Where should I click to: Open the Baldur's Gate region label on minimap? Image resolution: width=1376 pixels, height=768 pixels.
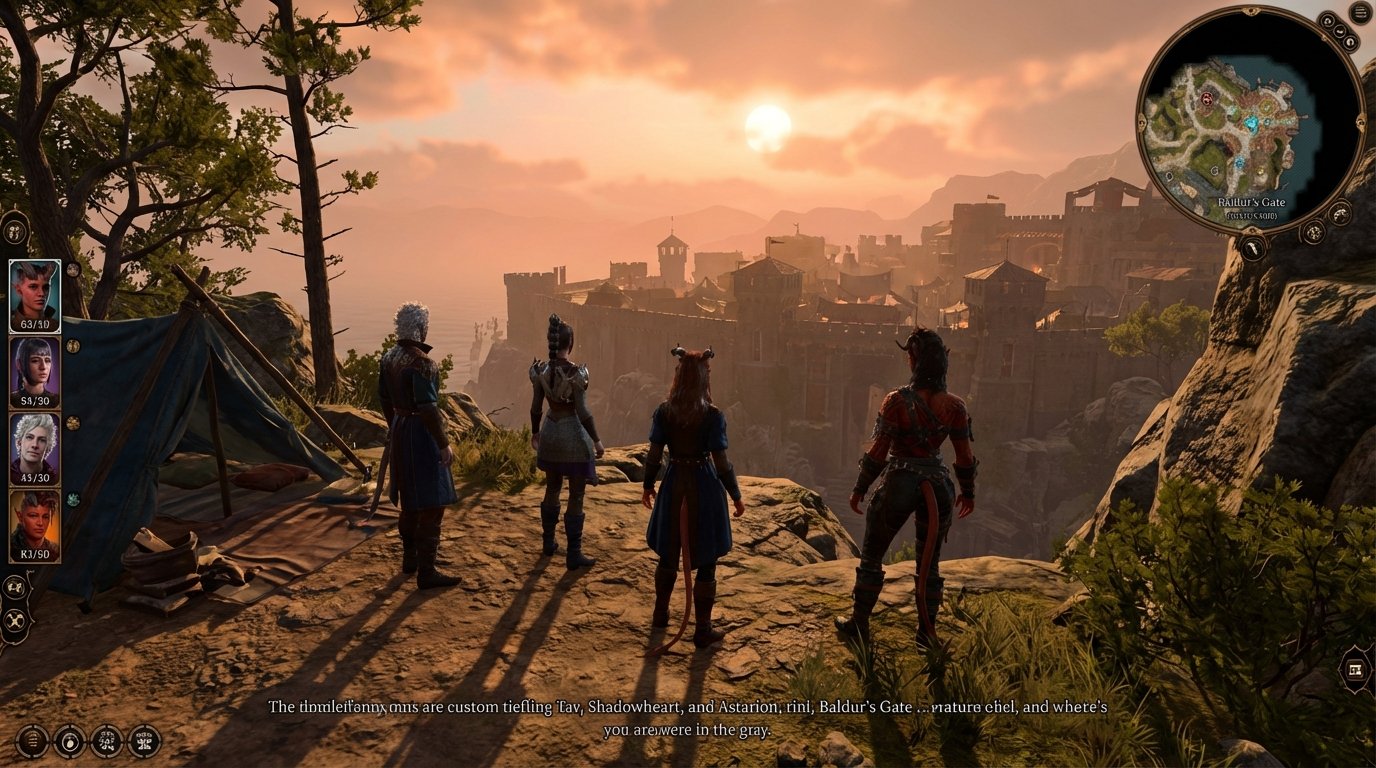click(1253, 201)
